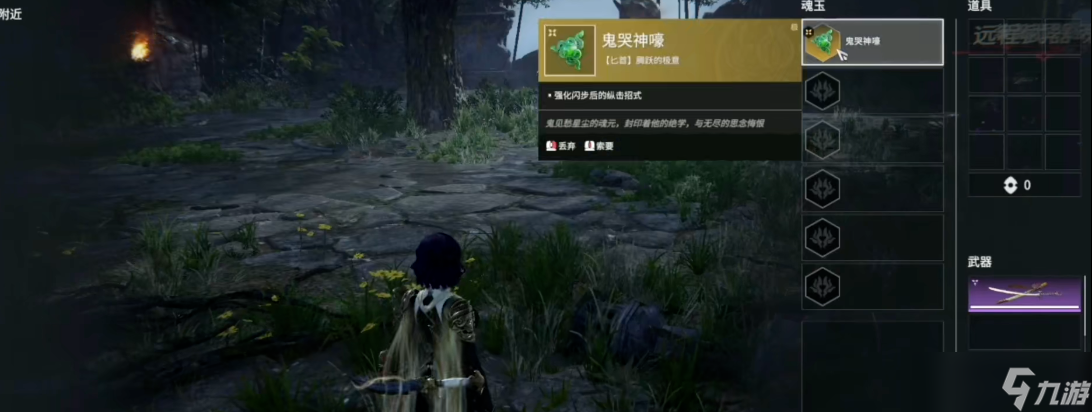The width and height of the screenshot is (1092, 412).
Task: Select the purple sword weapon slot
Action: tap(1025, 296)
